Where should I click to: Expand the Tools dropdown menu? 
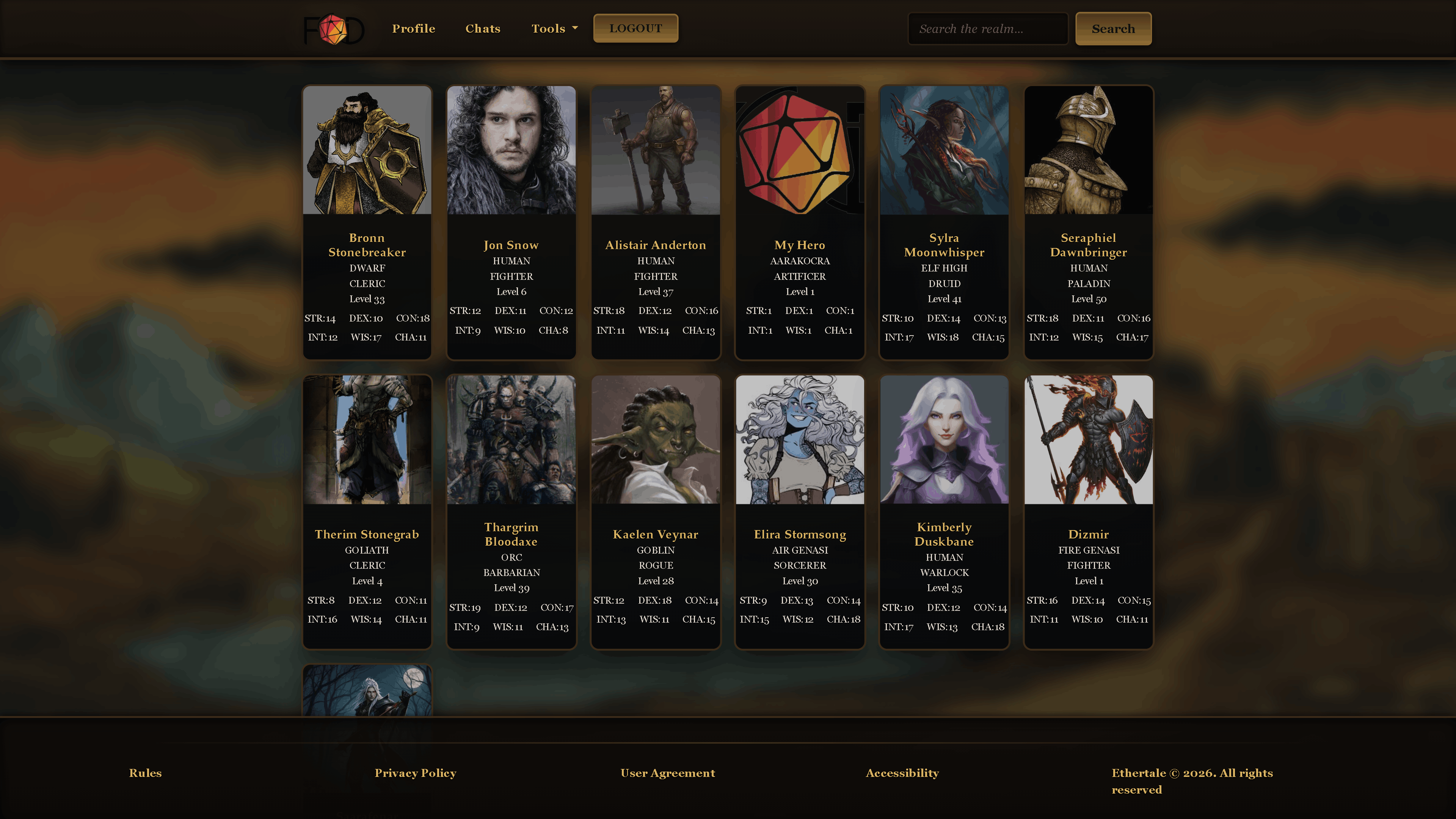[554, 28]
